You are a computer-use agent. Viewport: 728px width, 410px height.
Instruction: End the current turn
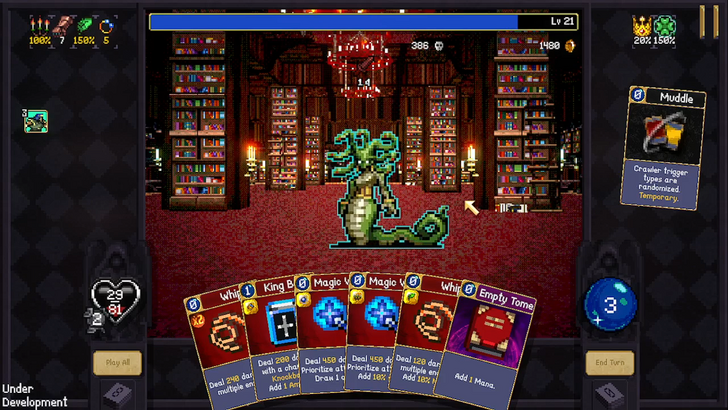point(609,362)
